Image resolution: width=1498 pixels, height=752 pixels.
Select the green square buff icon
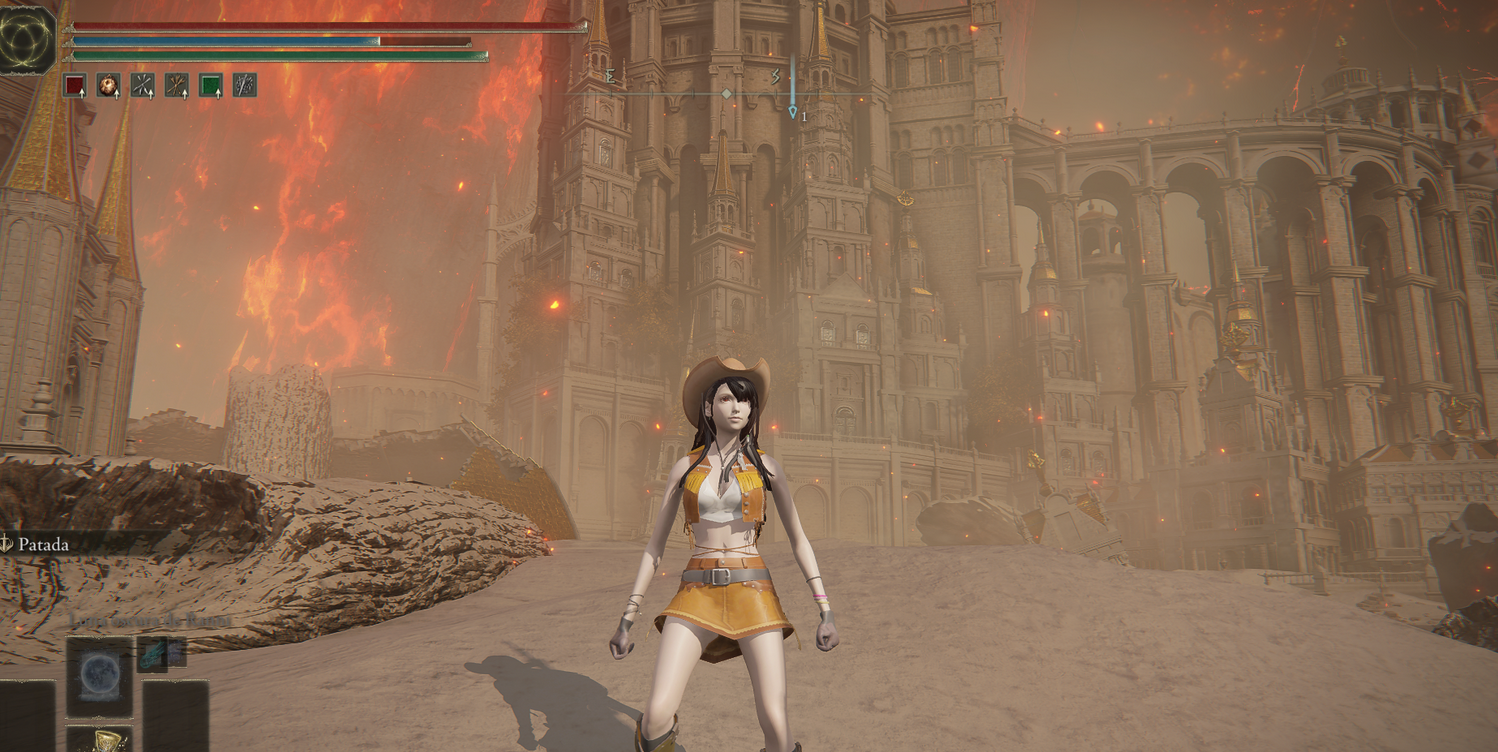coord(210,85)
